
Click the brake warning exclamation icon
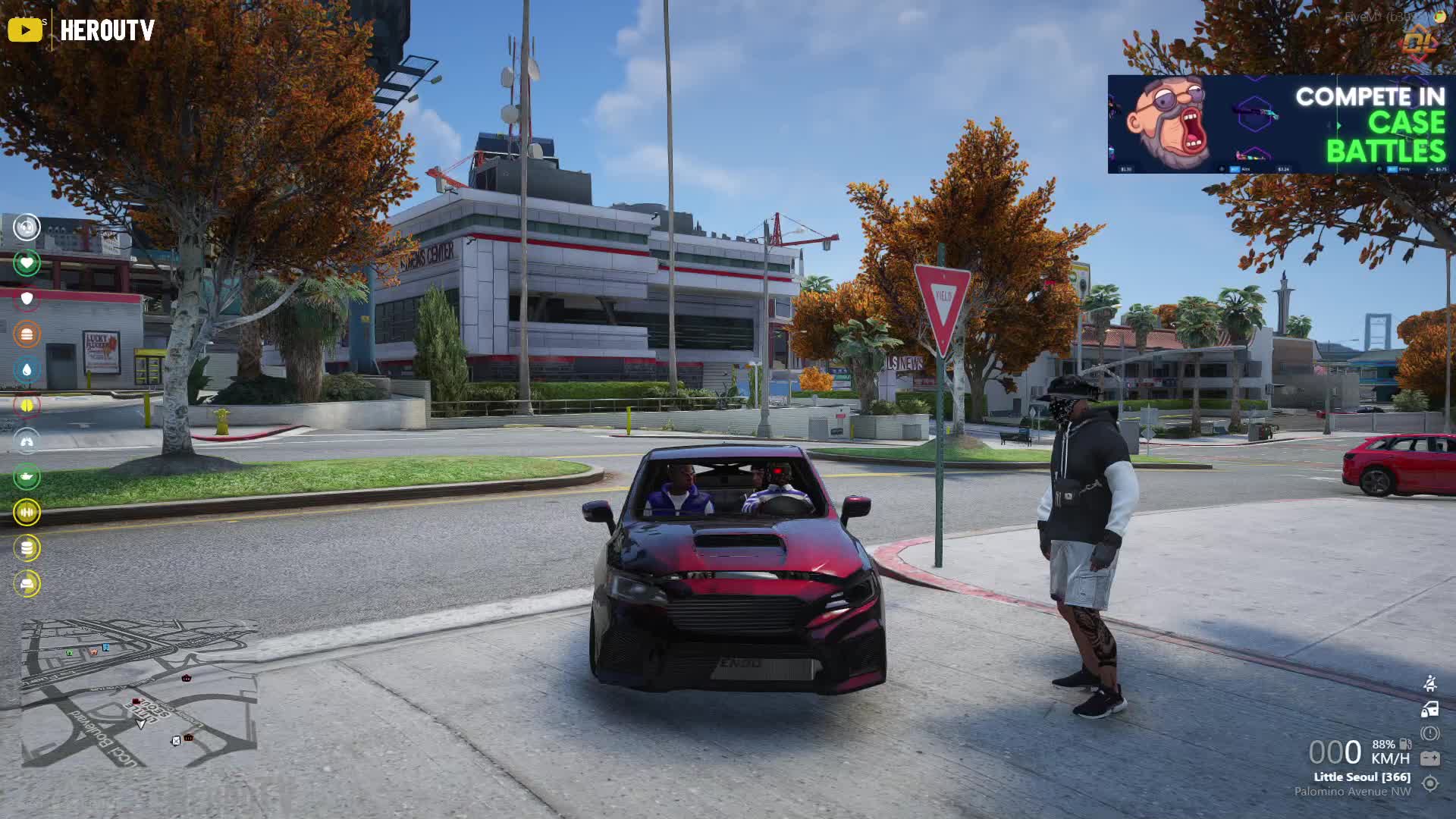point(1430,733)
